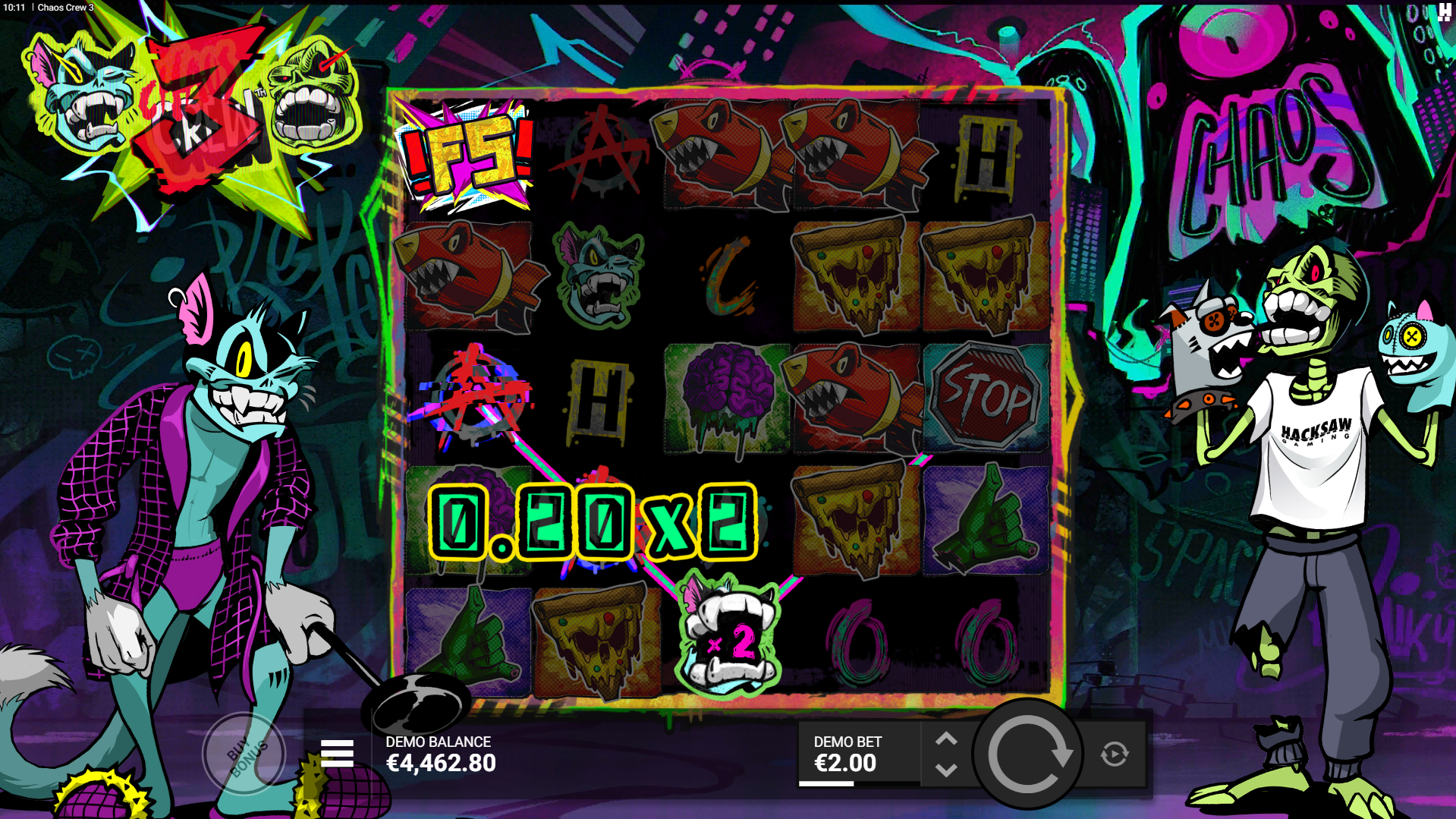
Task: Increase the demo bet amount
Action: [x=946, y=739]
